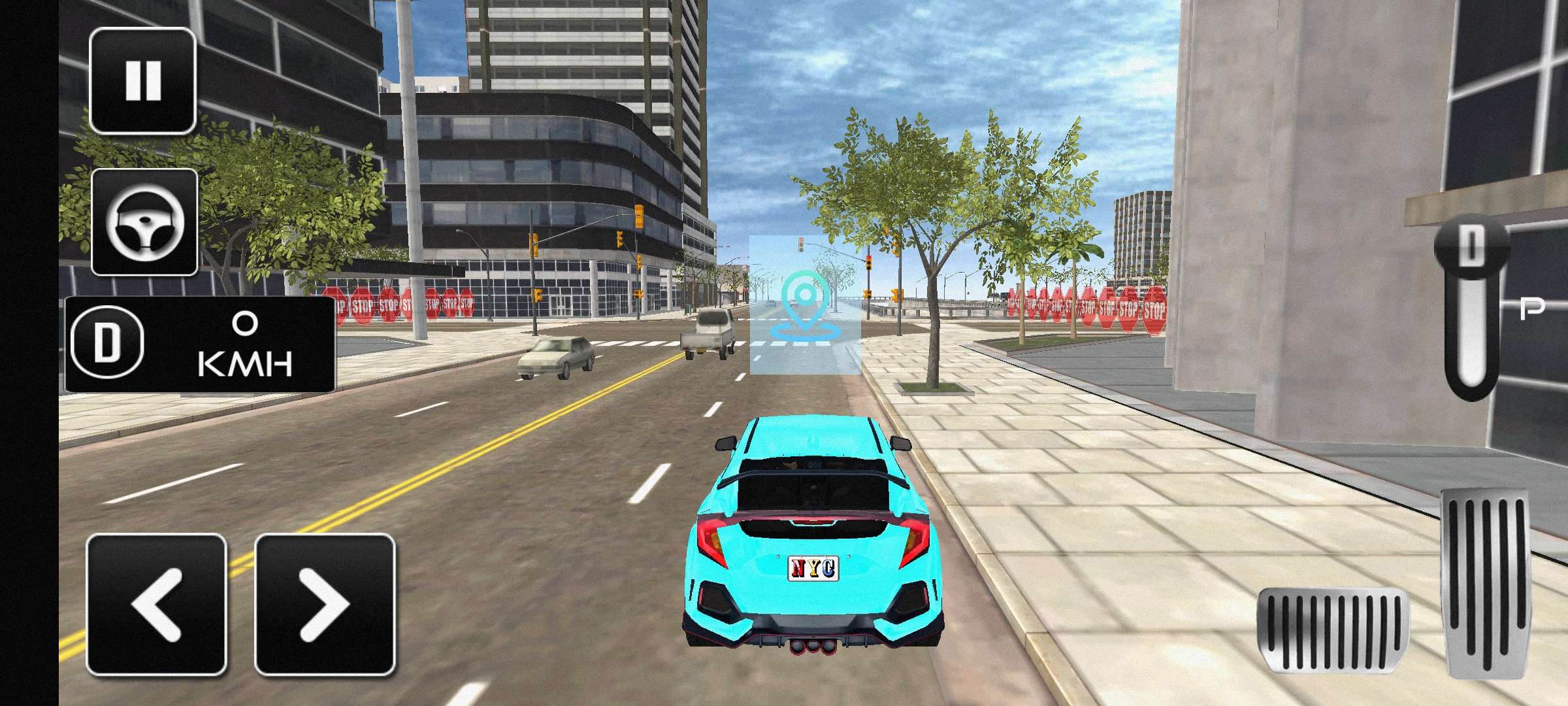Image resolution: width=1568 pixels, height=706 pixels.
Task: Steer right with the right arrow button
Action: coord(325,604)
